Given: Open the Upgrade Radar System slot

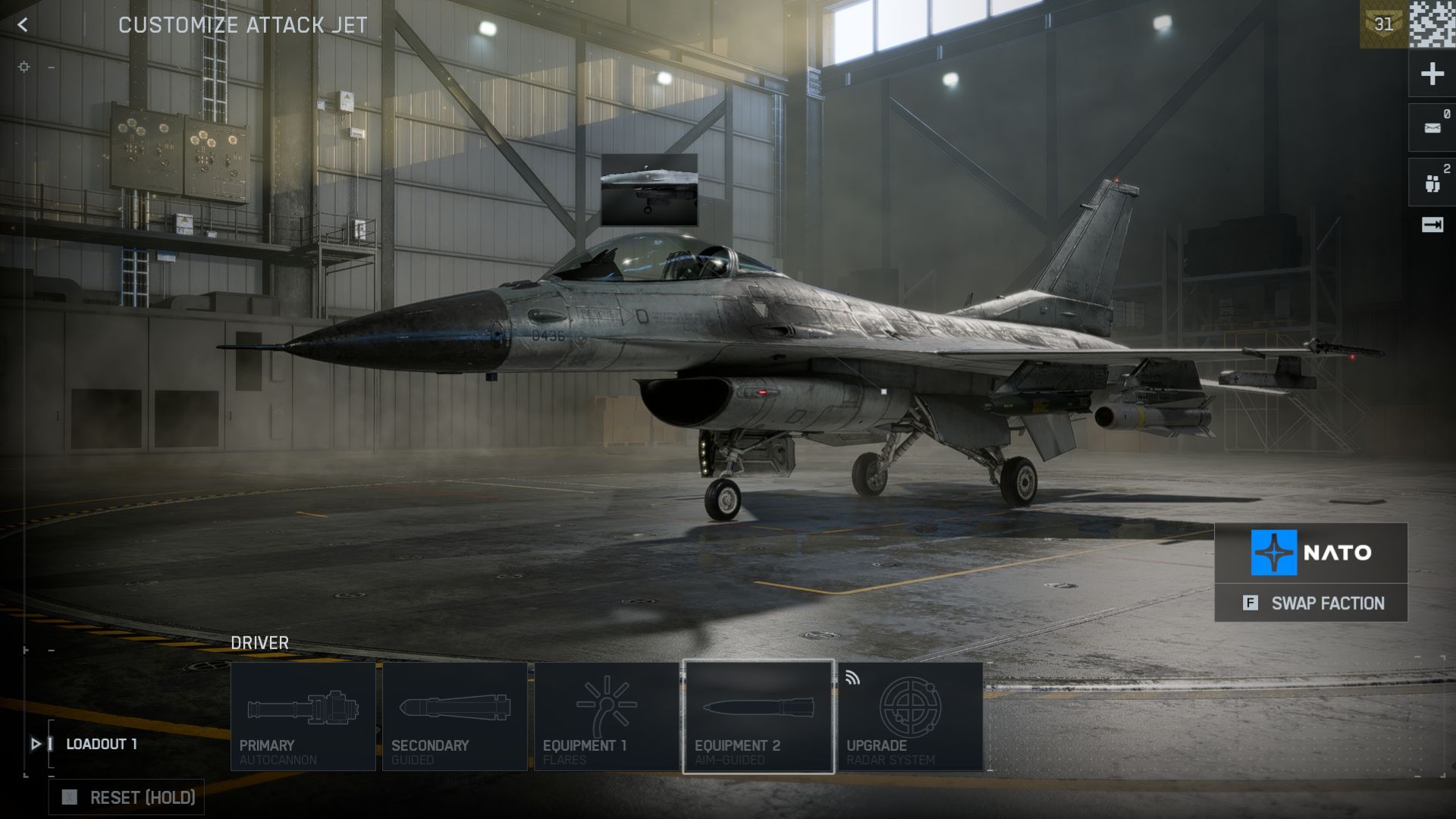Looking at the screenshot, I should [910, 717].
